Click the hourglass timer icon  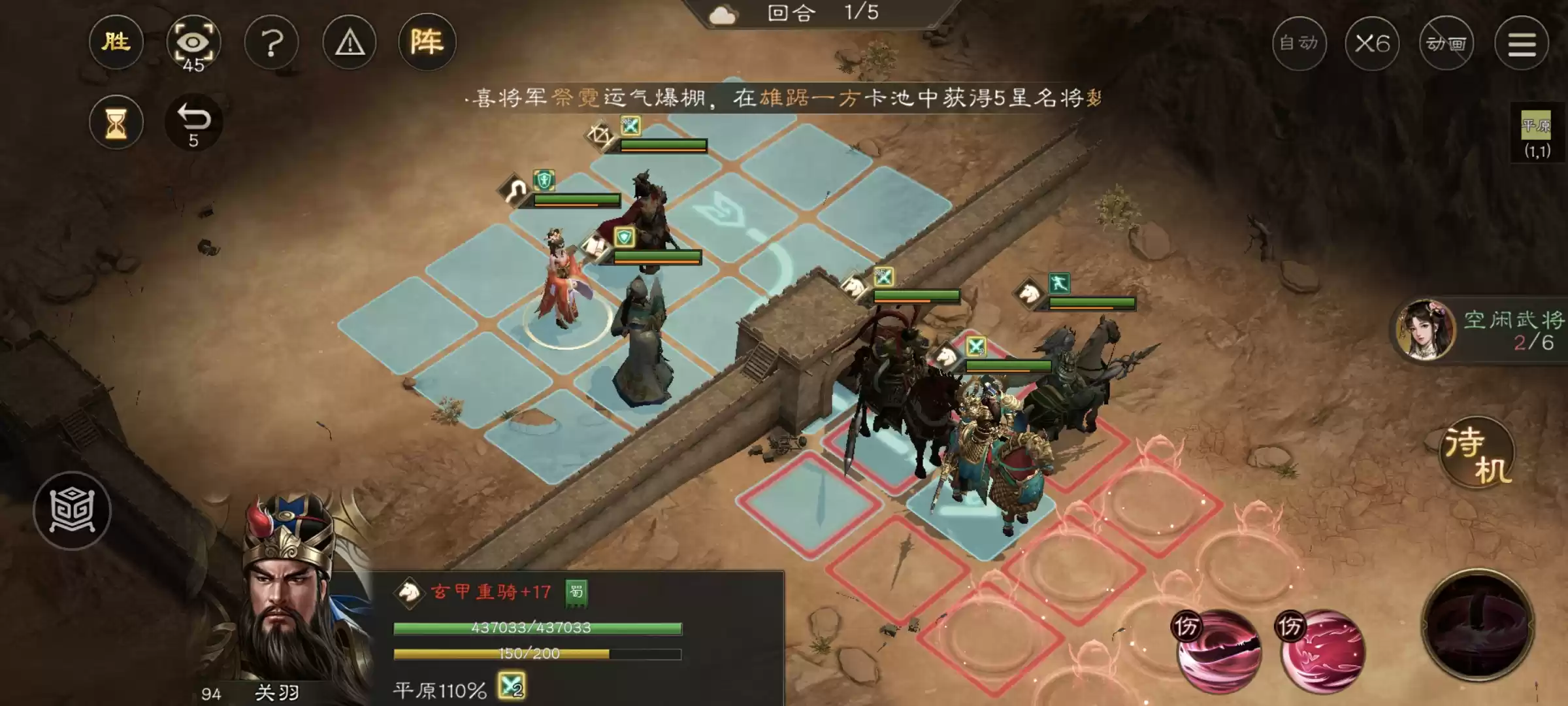(x=116, y=123)
